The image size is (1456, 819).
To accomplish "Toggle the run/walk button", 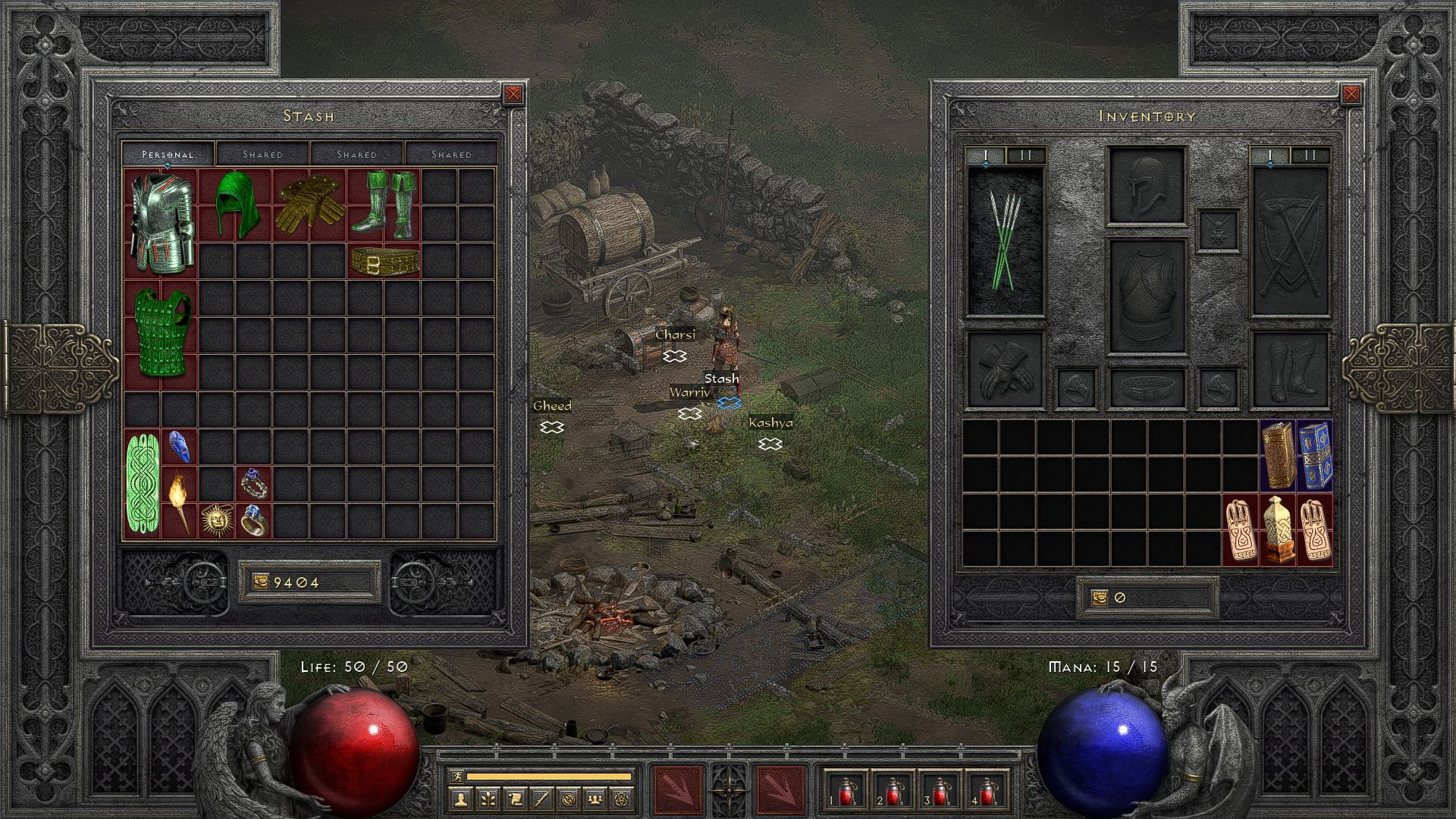I will 456,776.
